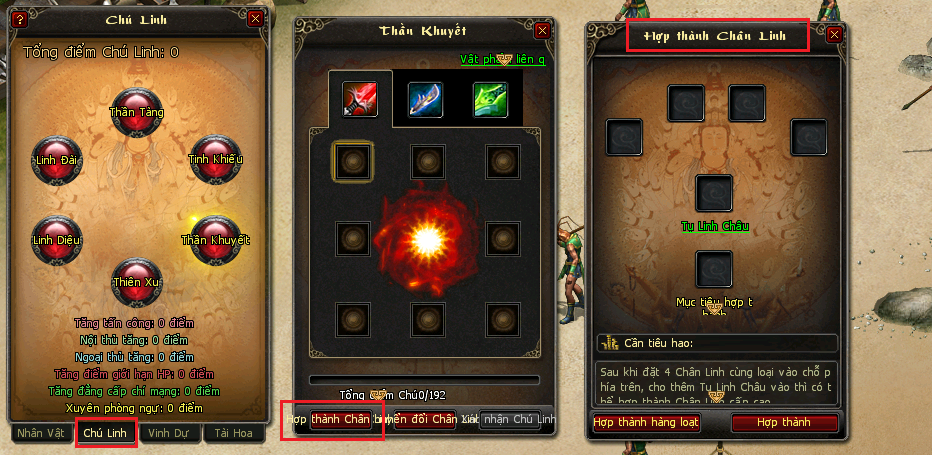
Task: Open the green Vật phẩm liên quan link
Action: pyautogui.click(x=502, y=60)
